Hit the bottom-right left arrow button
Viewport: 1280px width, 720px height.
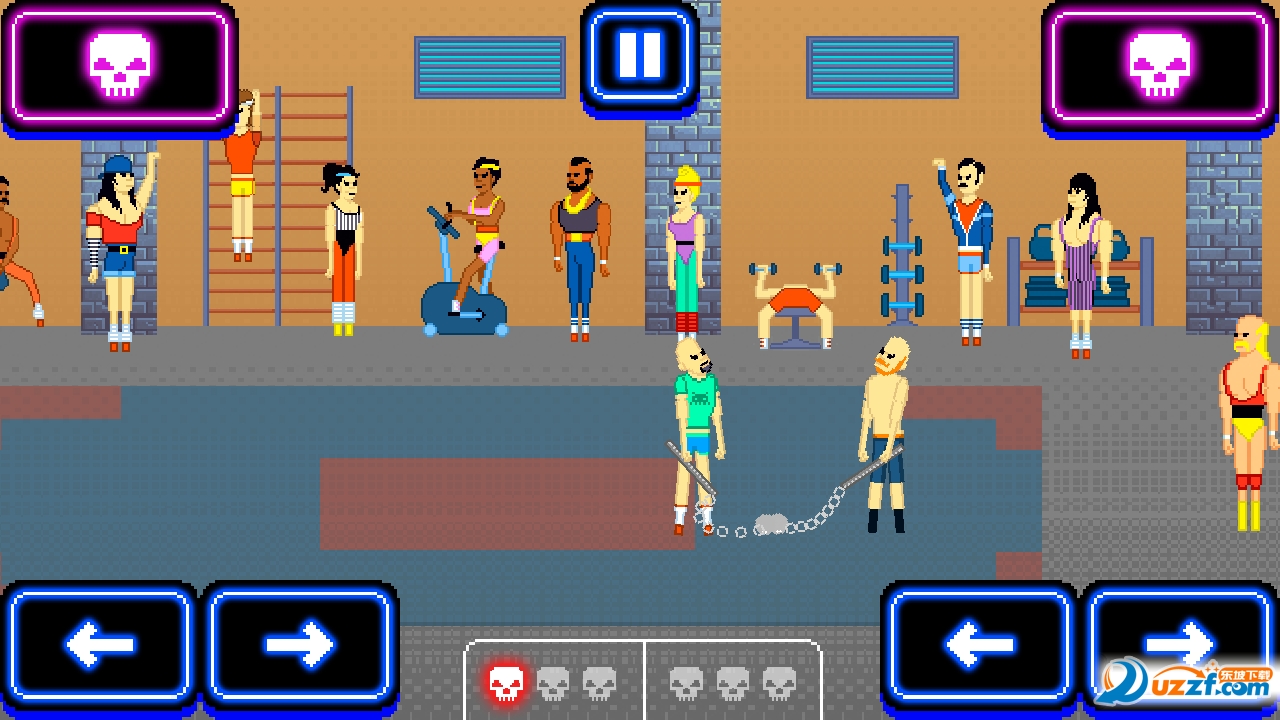pos(979,644)
